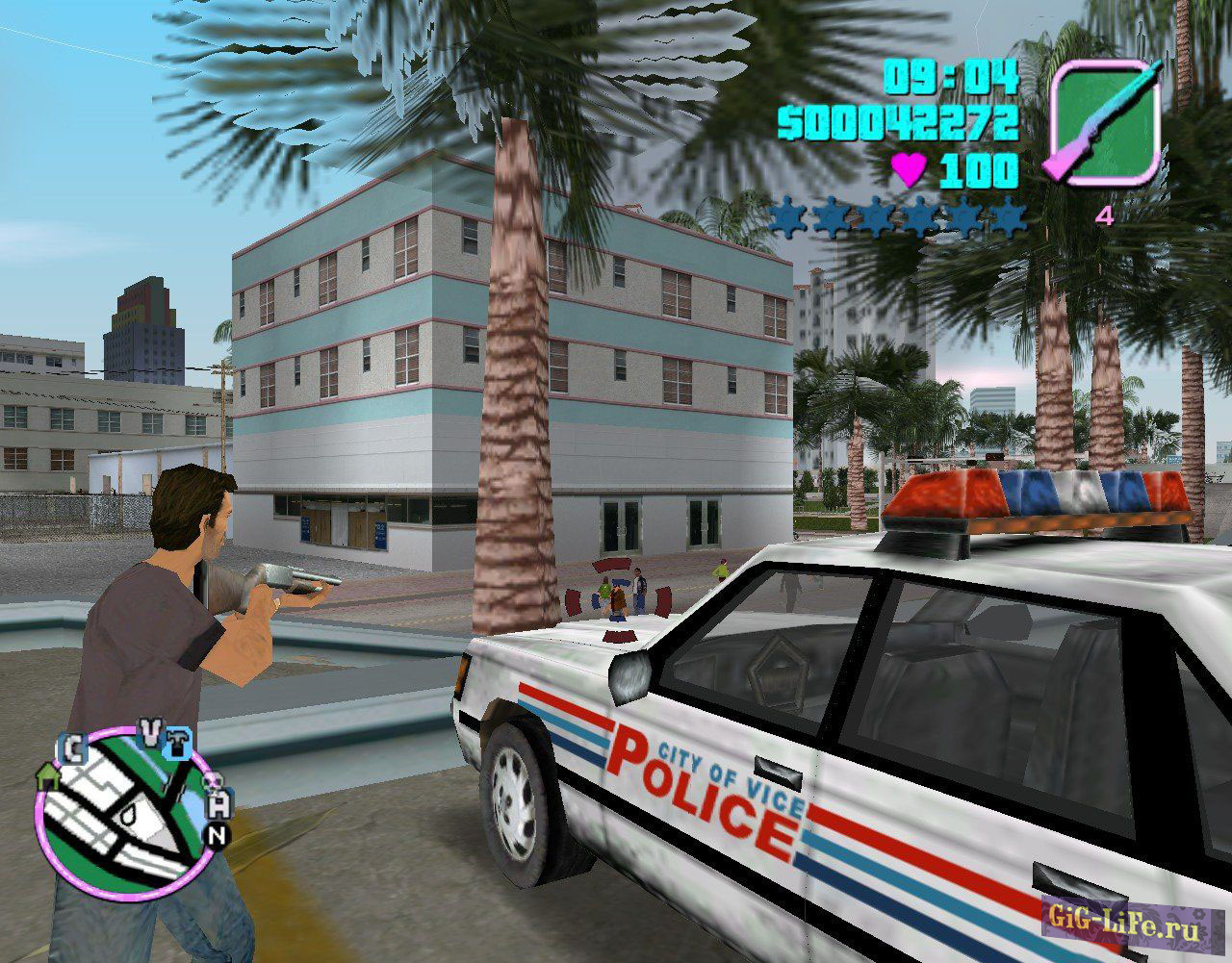Click the green safehouse house blip on radar

tap(49, 777)
